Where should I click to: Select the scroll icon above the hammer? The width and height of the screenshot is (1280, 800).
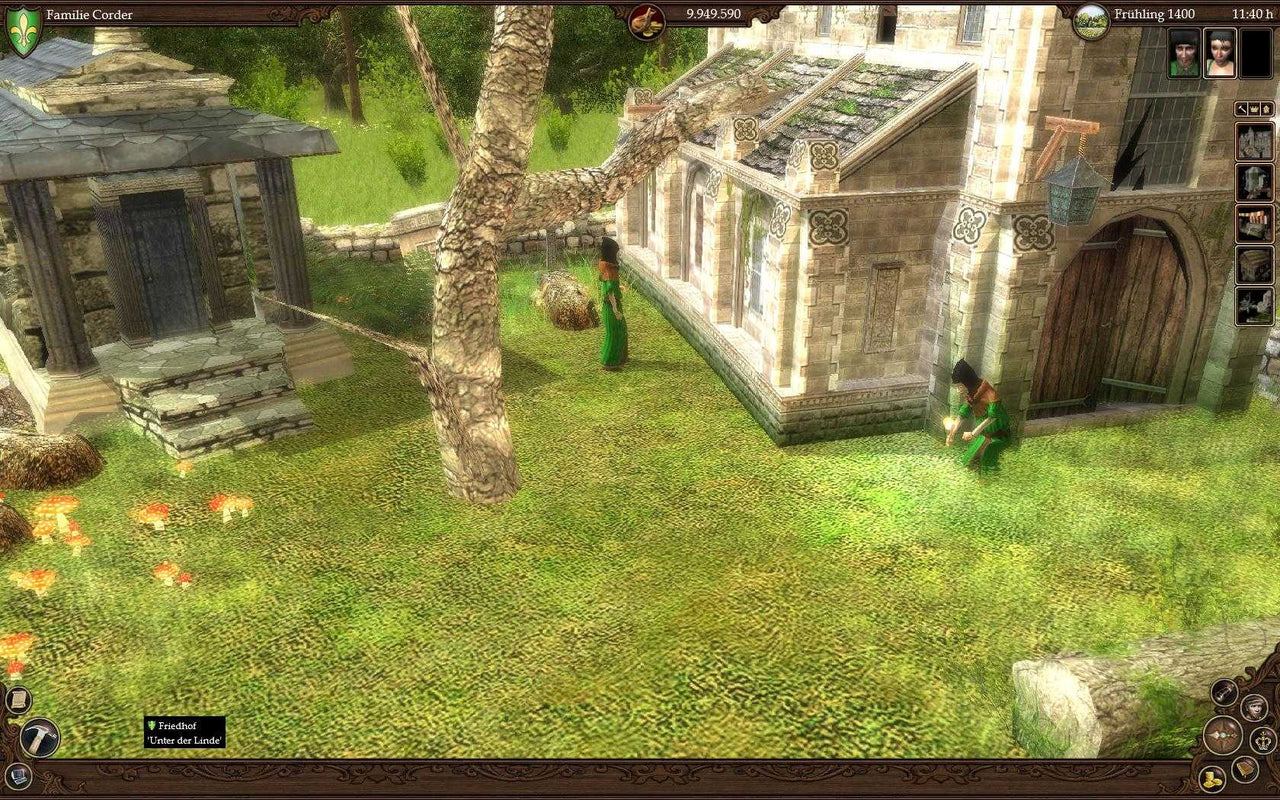[x=17, y=698]
